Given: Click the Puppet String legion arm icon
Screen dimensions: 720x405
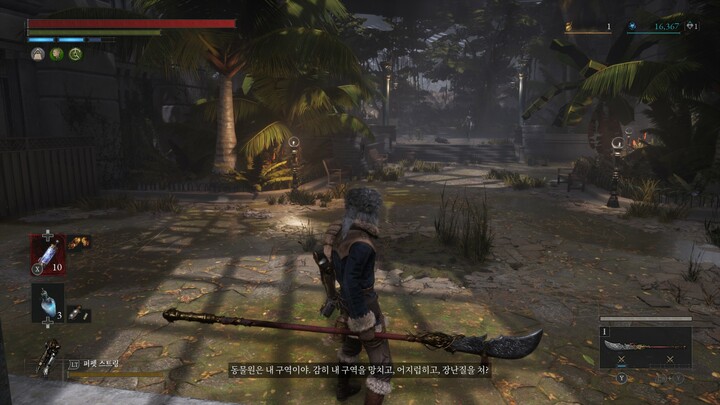Looking at the screenshot, I should [46, 358].
